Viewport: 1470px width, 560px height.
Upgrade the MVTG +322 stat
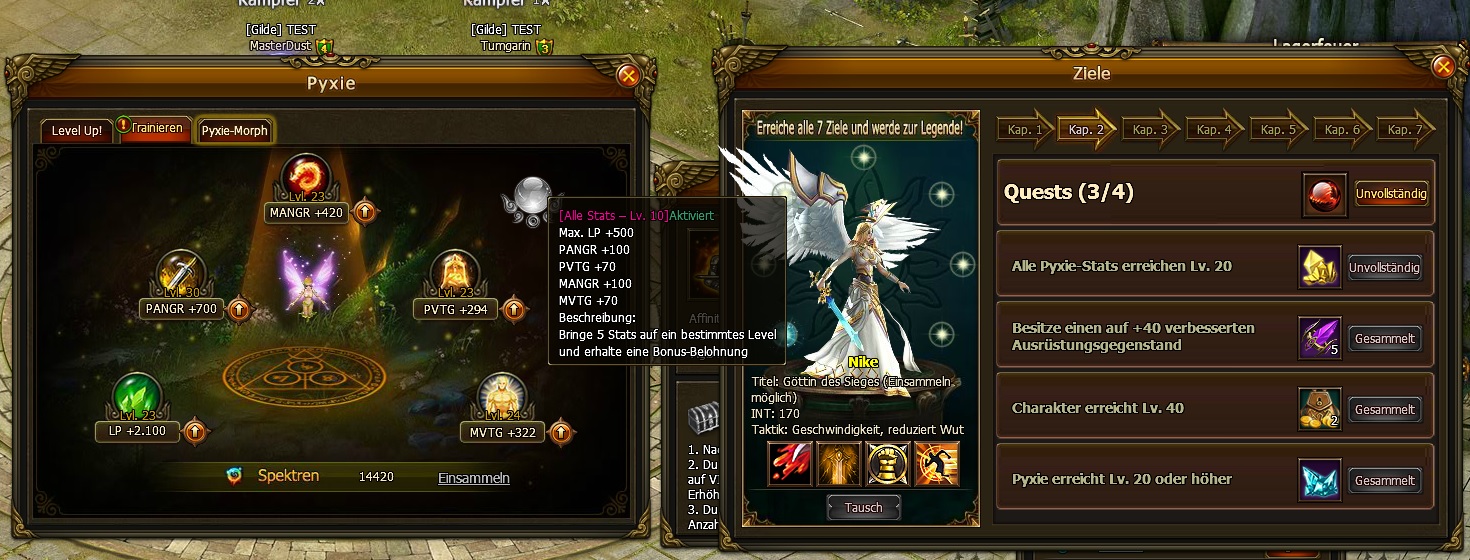pyautogui.click(x=561, y=432)
